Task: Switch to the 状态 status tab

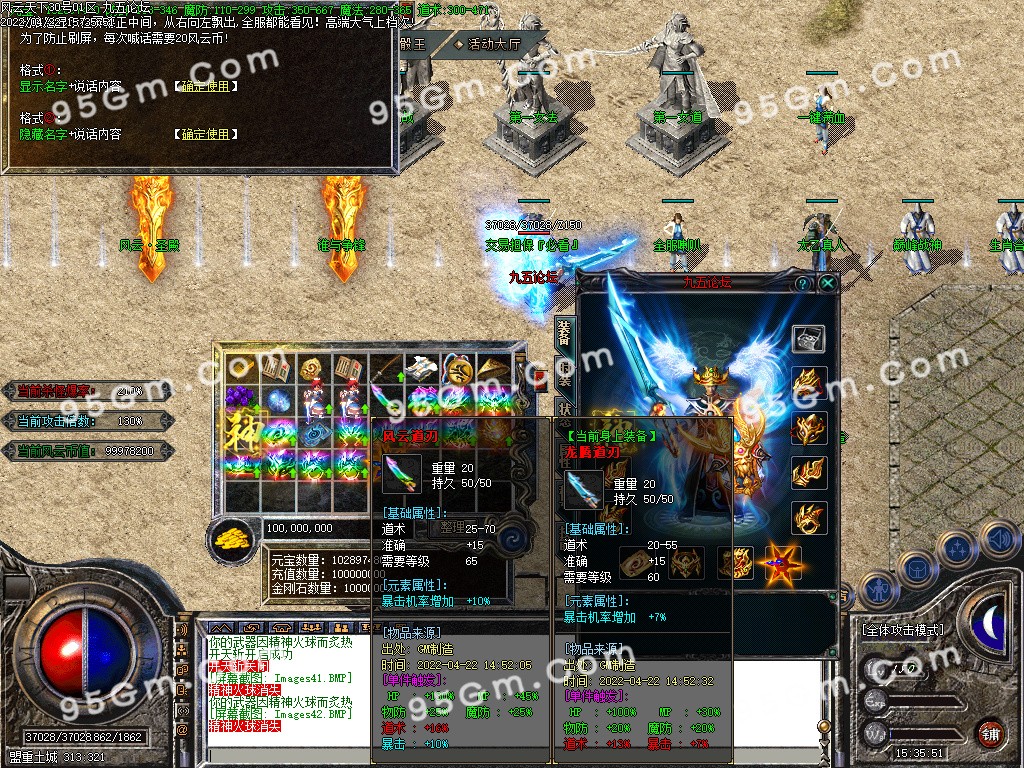Action: (564, 412)
